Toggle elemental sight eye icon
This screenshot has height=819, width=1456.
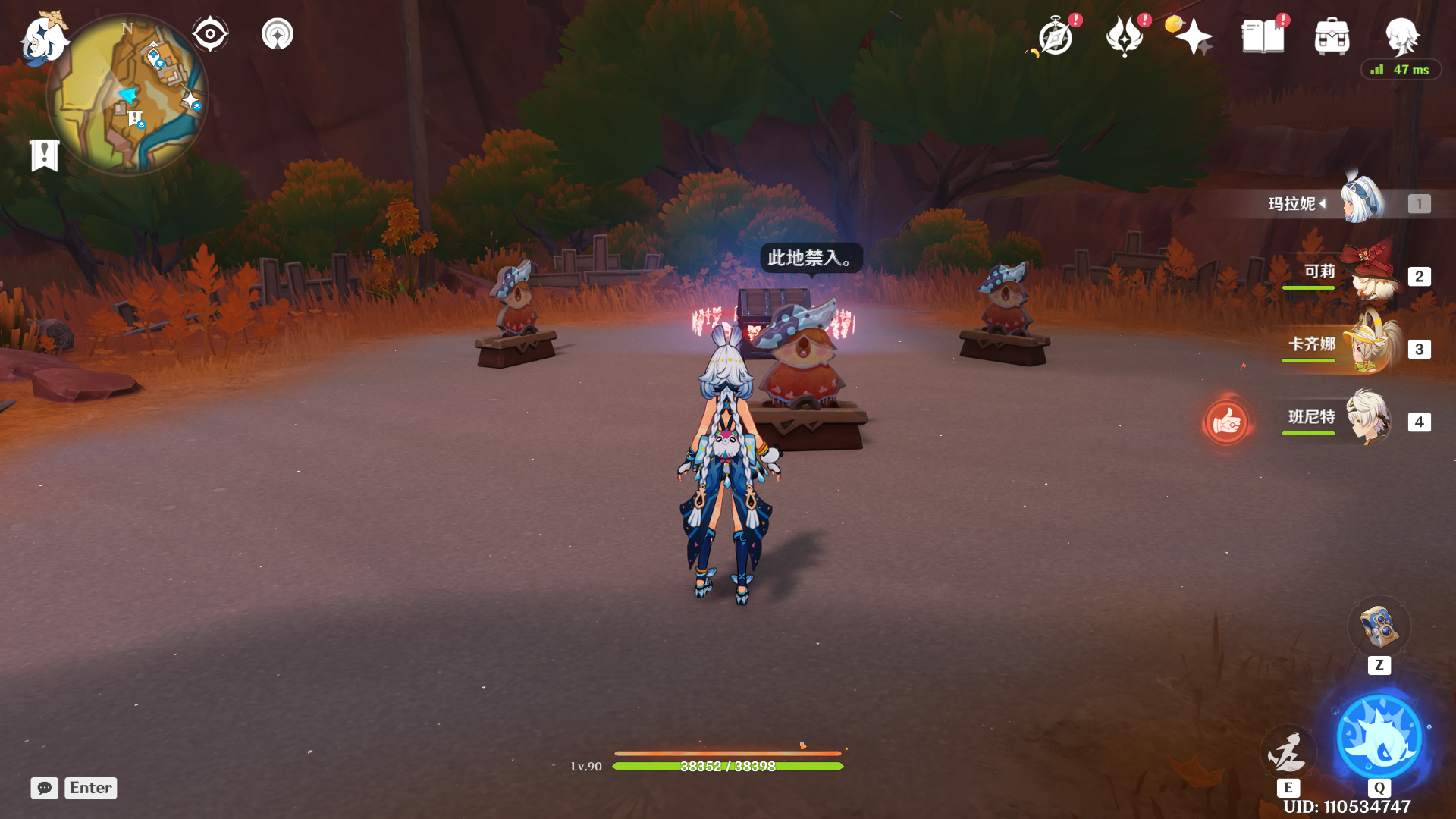[x=210, y=34]
